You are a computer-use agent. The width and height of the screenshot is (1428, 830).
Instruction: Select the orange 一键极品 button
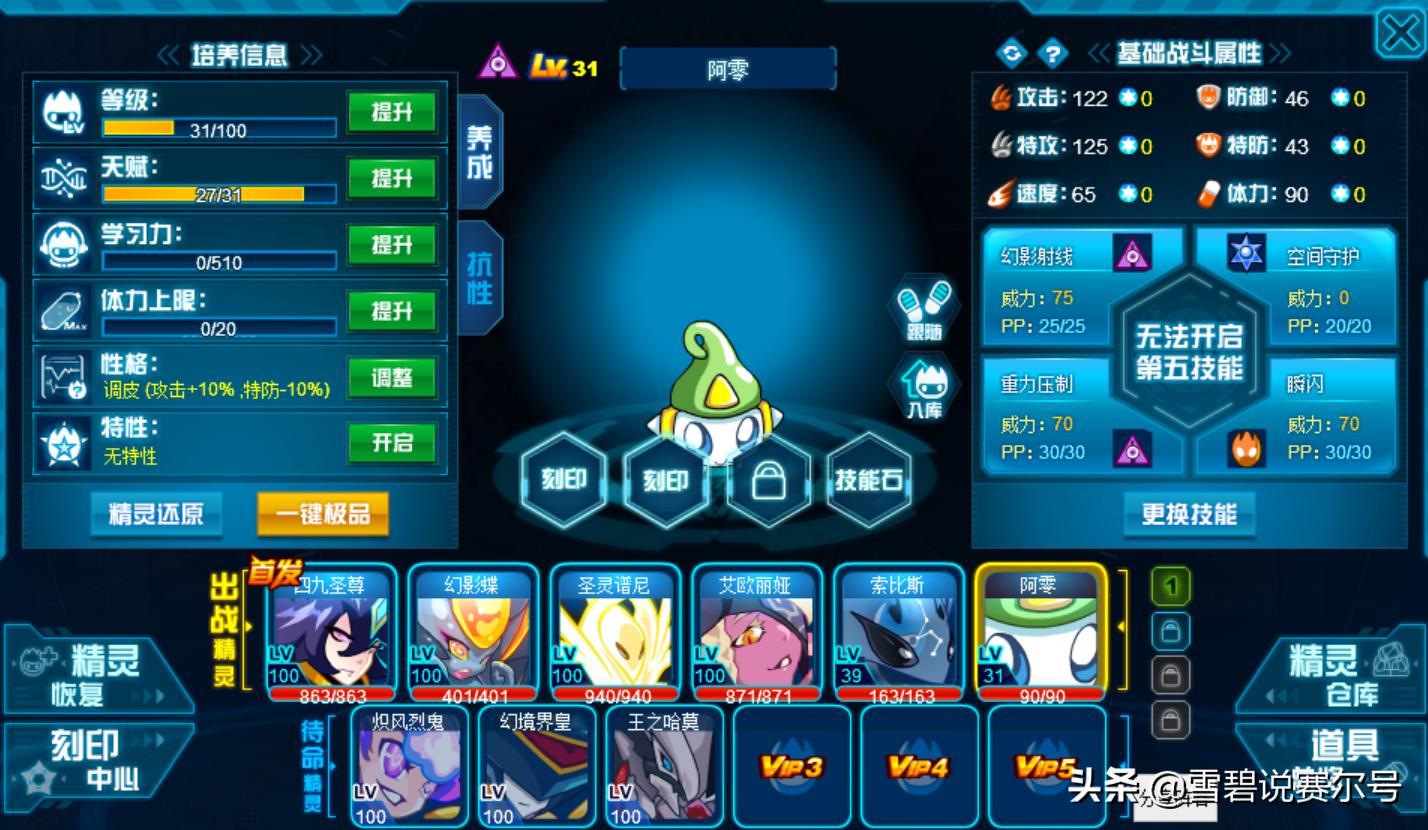(x=322, y=515)
